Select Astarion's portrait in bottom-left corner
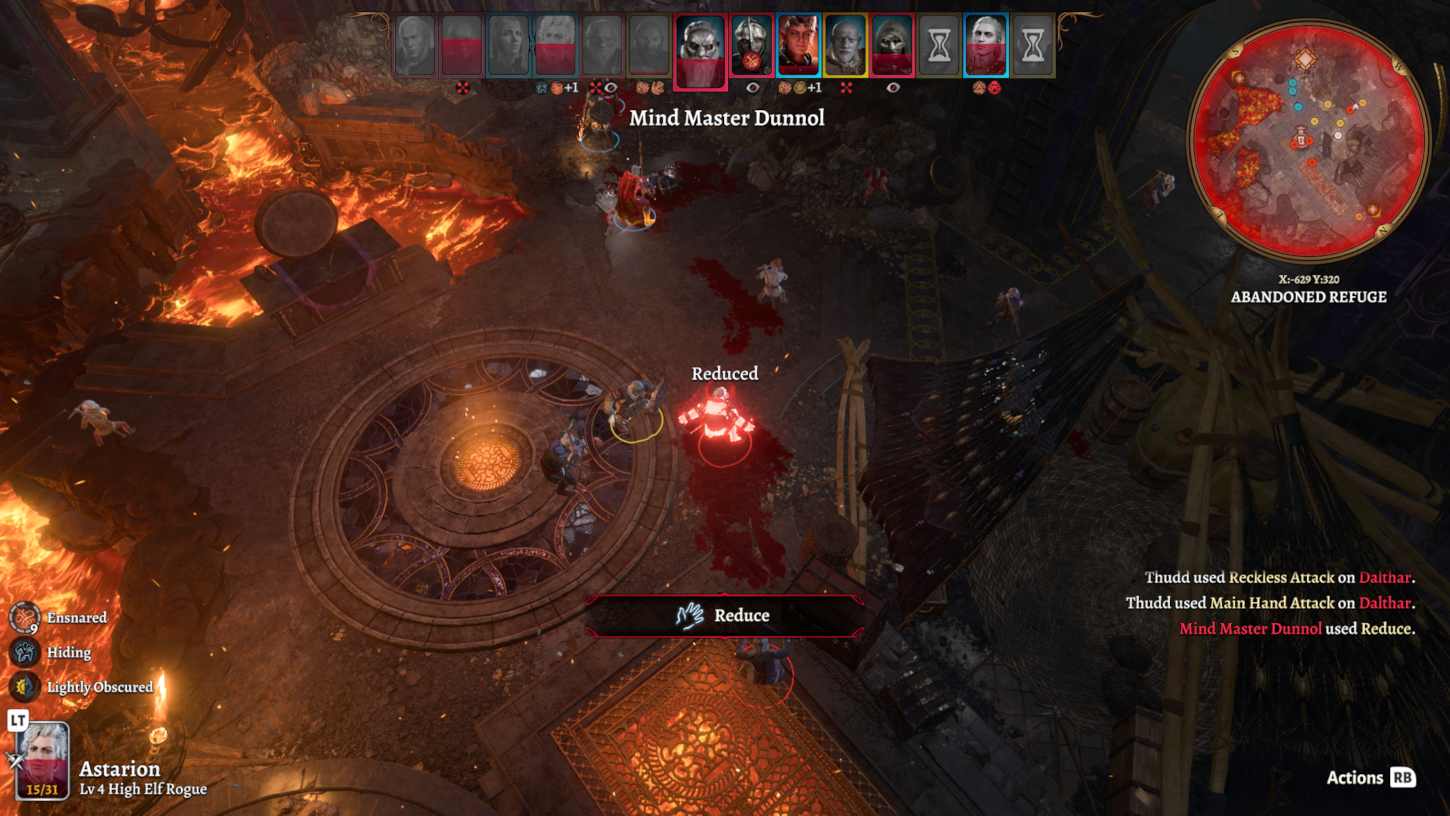 point(44,760)
